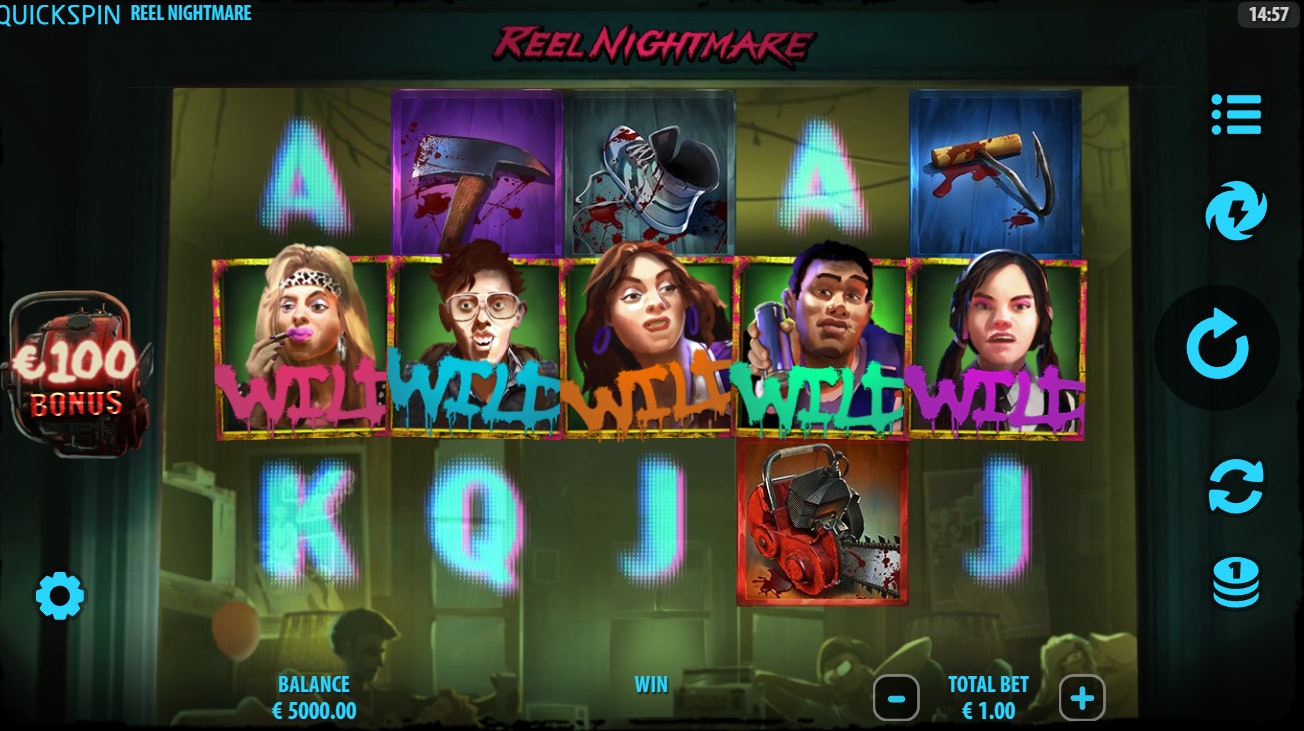This screenshot has height=731, width=1304.
Task: Click the Balance display showing €5000.00
Action: pyautogui.click(x=311, y=697)
